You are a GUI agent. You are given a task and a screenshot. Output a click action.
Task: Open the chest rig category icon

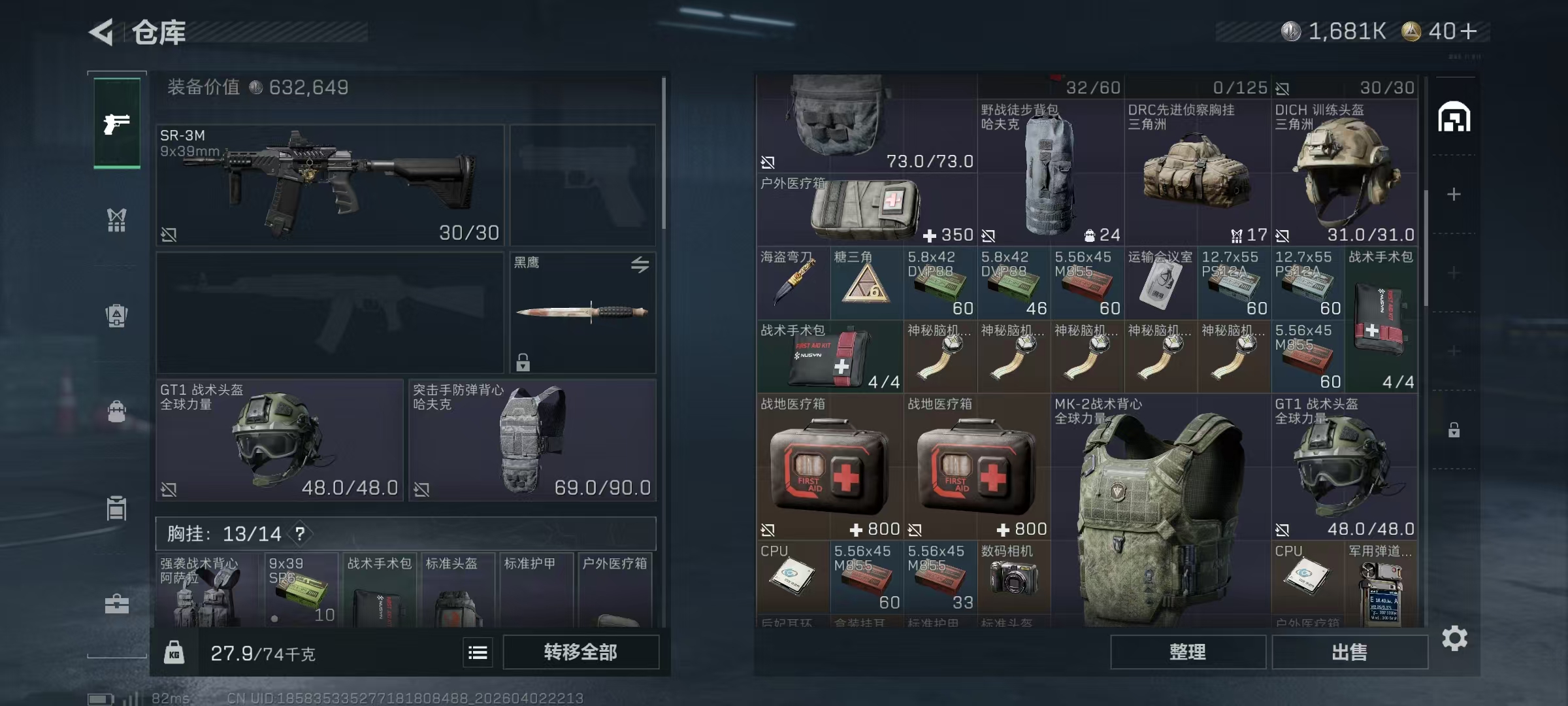(116, 220)
